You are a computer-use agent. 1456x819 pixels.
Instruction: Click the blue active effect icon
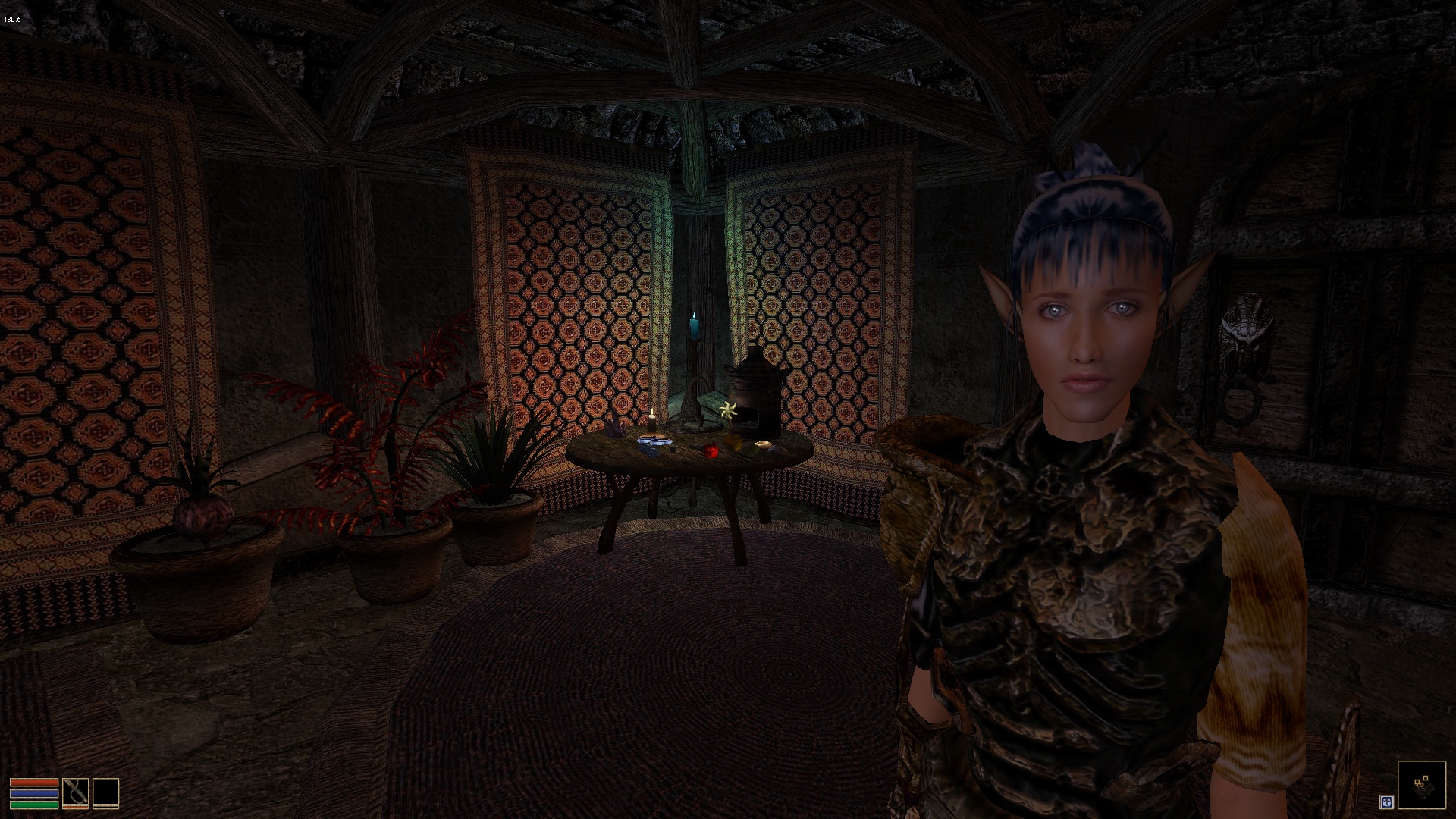click(1387, 801)
